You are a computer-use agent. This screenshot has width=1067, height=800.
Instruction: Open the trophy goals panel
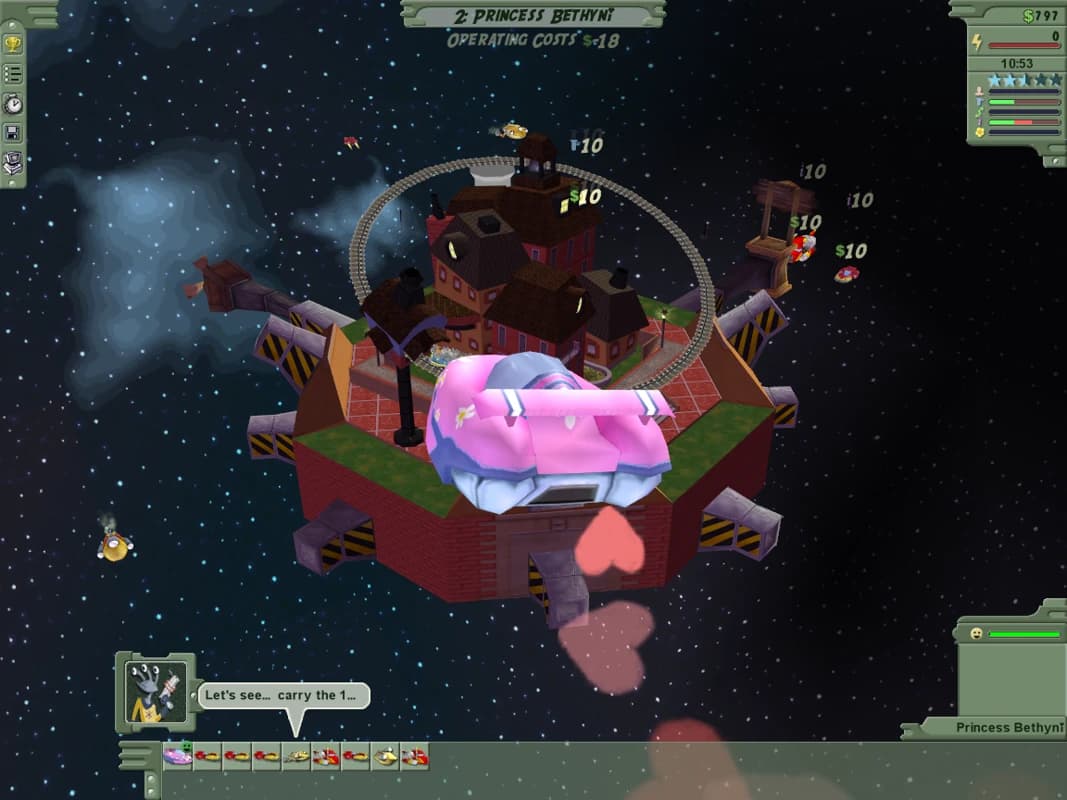13,44
